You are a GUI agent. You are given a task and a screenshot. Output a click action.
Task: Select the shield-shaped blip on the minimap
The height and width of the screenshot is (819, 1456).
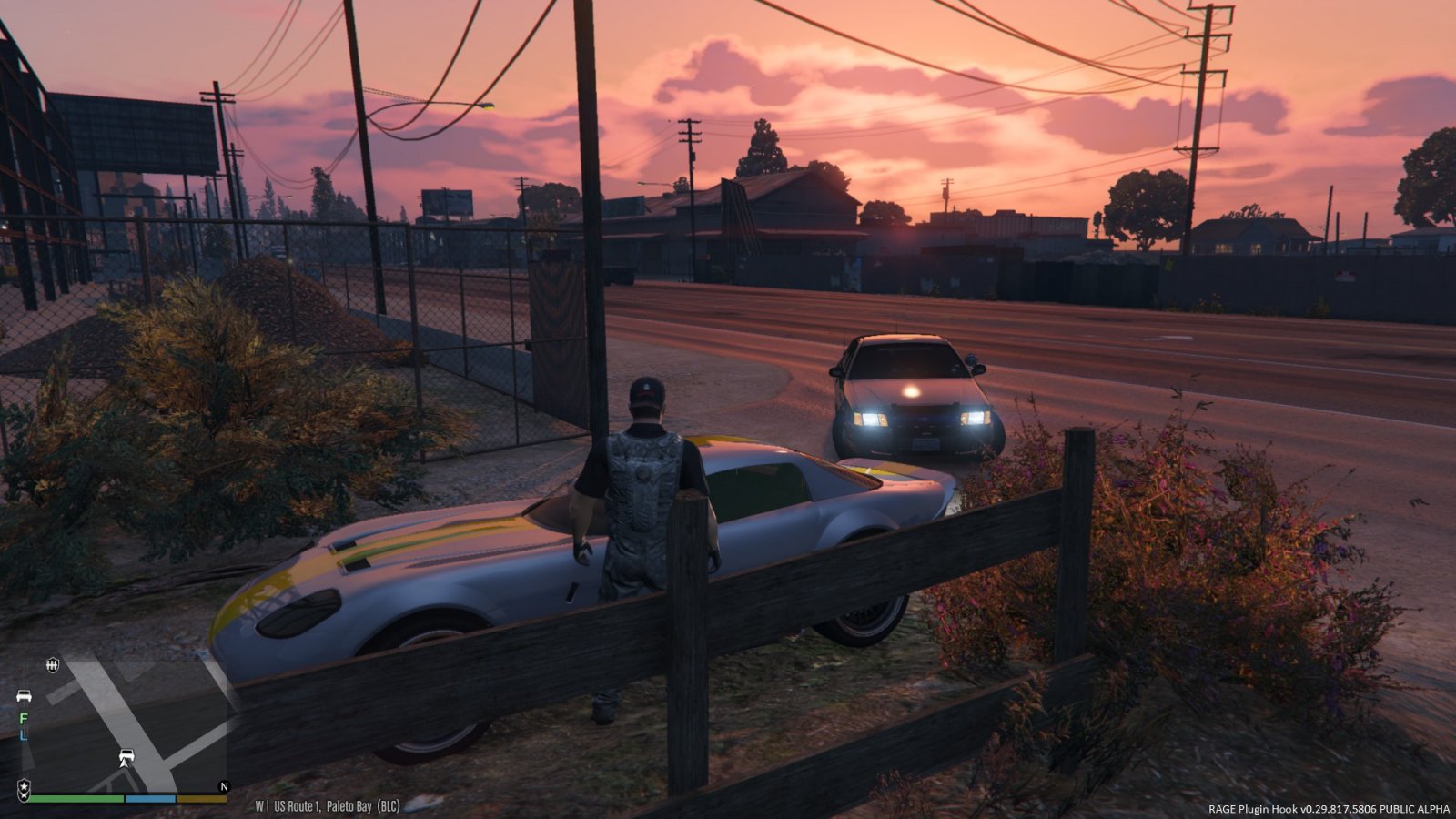pyautogui.click(x=52, y=665)
